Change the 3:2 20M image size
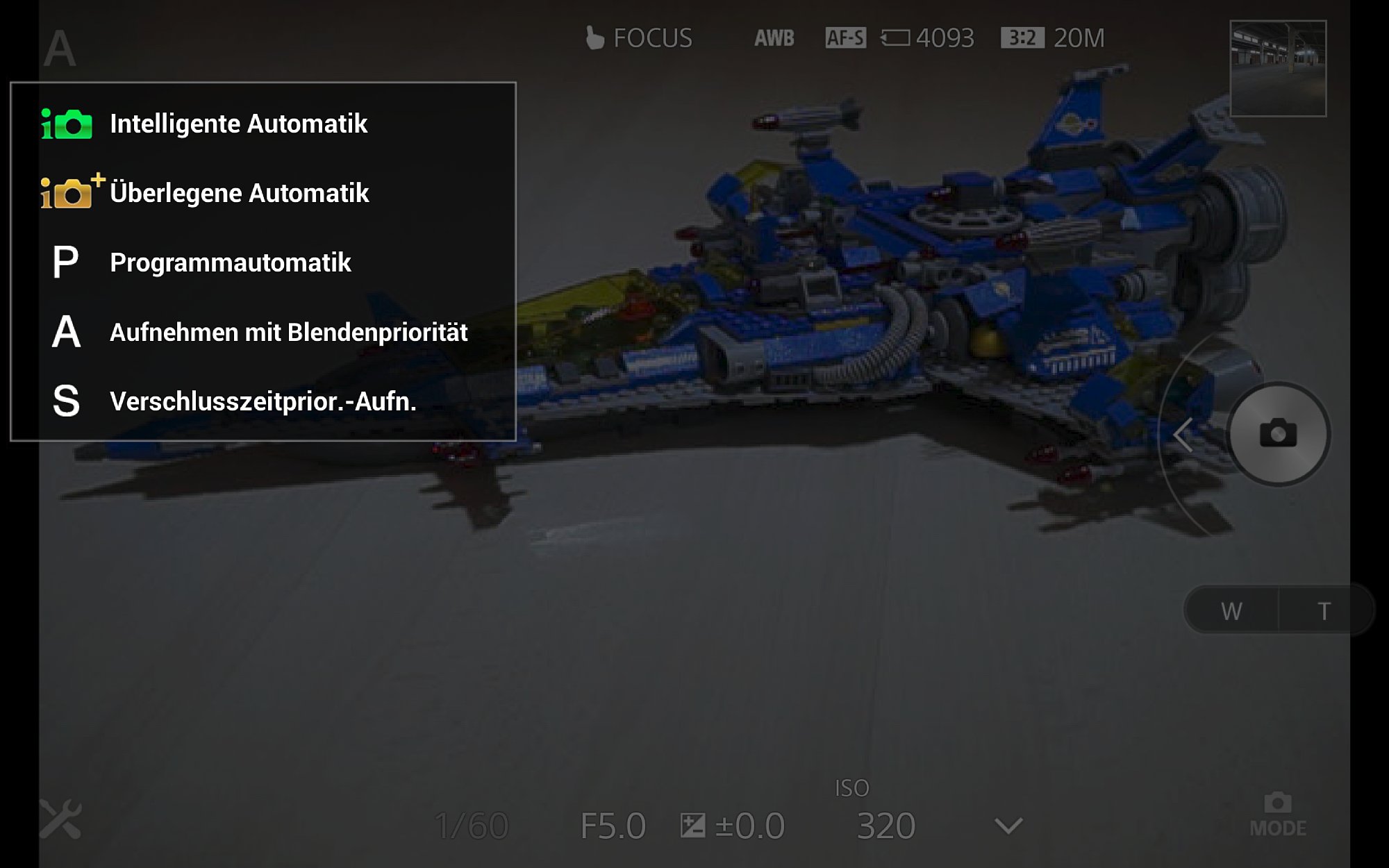The width and height of the screenshot is (1389, 868). pyautogui.click(x=1052, y=38)
